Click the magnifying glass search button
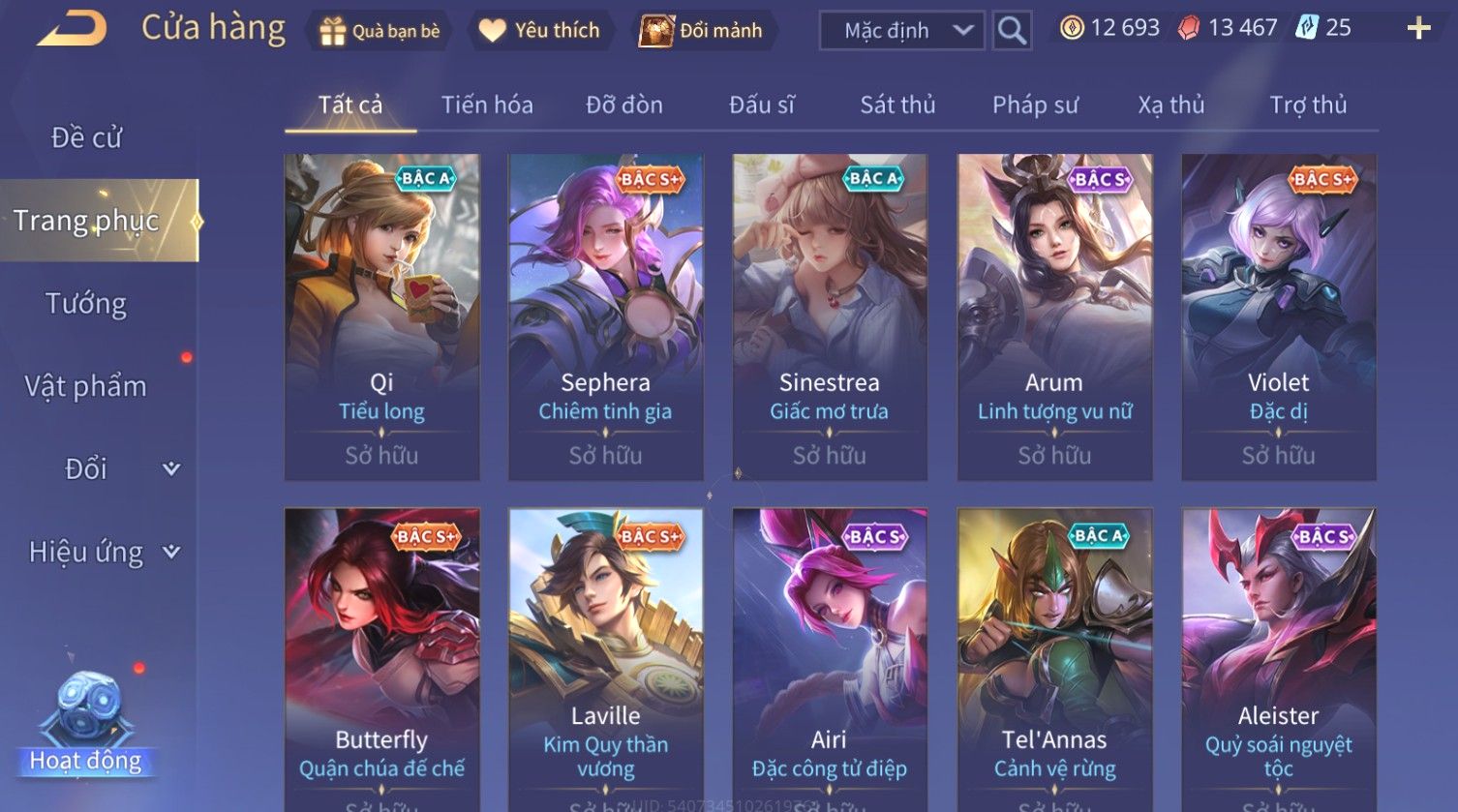Screen dimensions: 1458x812 [1012, 31]
